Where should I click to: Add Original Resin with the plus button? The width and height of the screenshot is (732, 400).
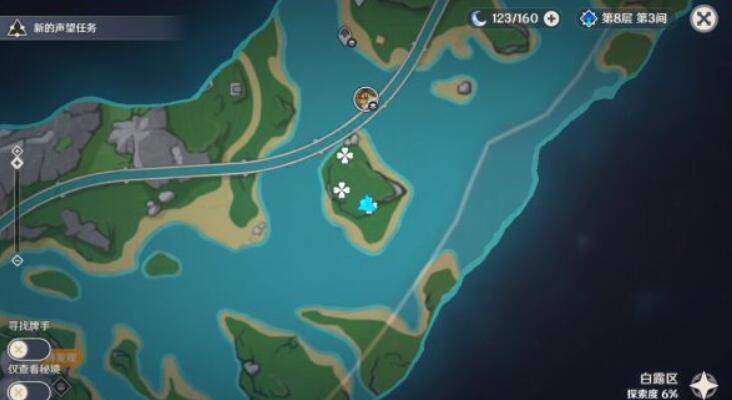click(551, 18)
